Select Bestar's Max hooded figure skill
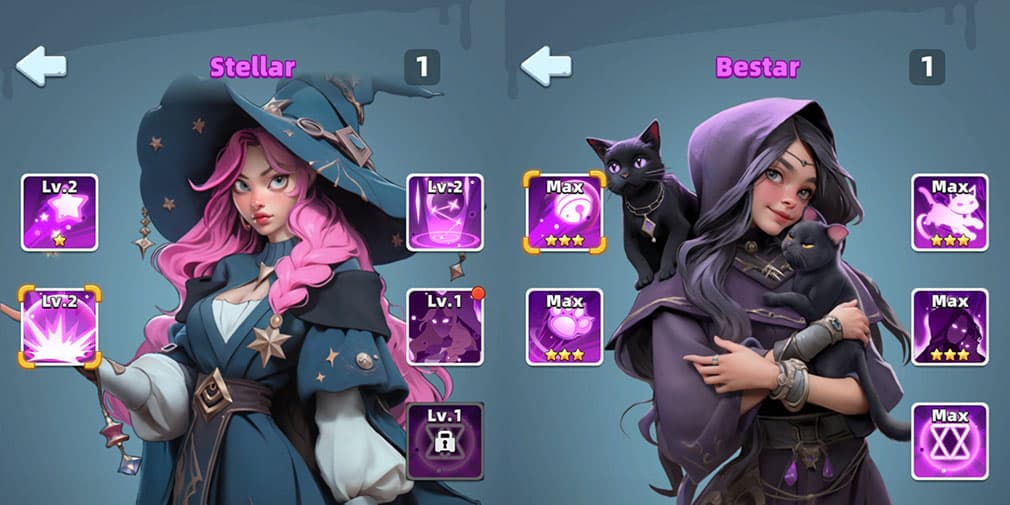Image resolution: width=1010 pixels, height=505 pixels. coord(949,326)
